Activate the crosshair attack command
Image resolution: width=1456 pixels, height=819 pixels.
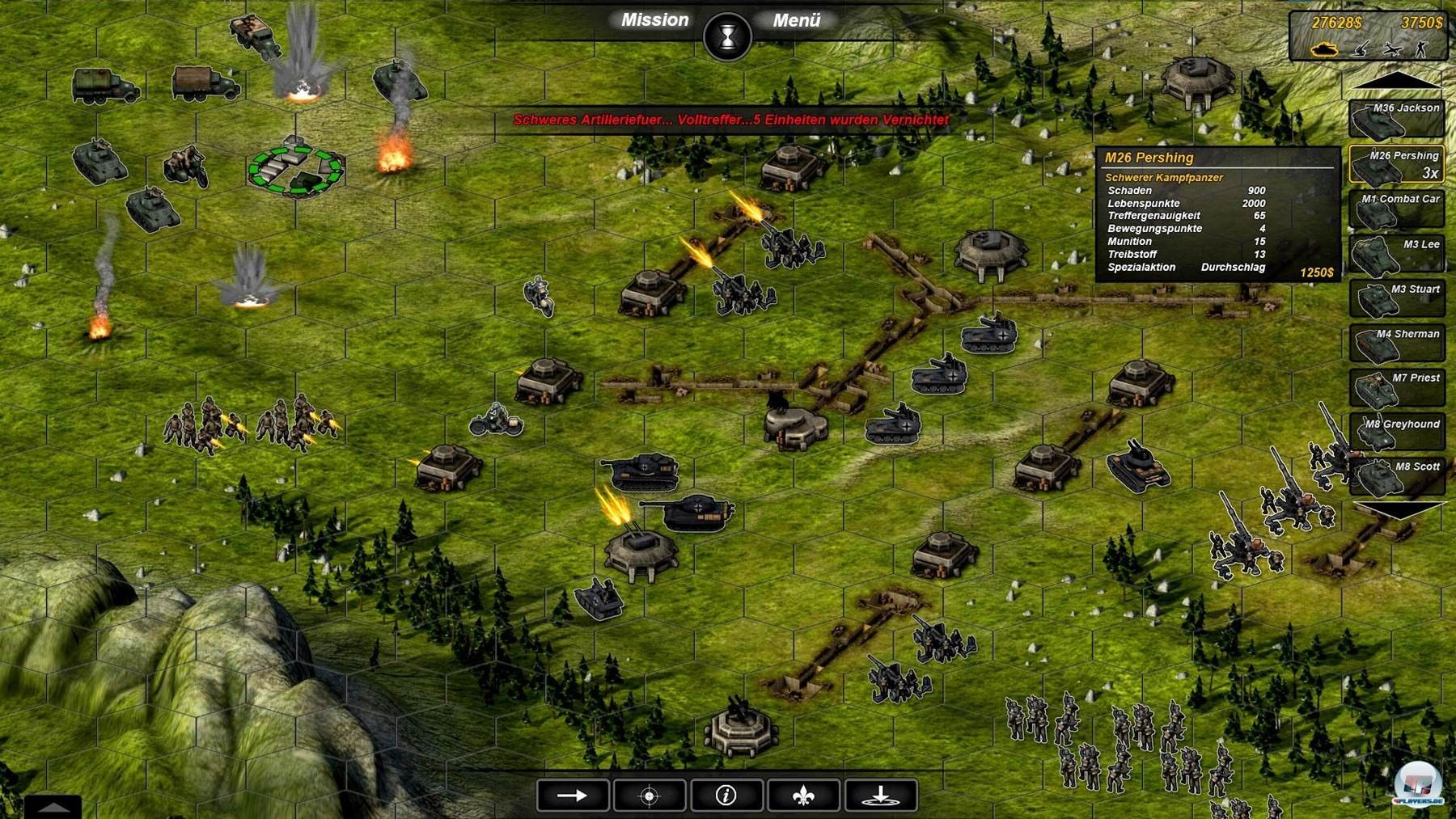[650, 796]
